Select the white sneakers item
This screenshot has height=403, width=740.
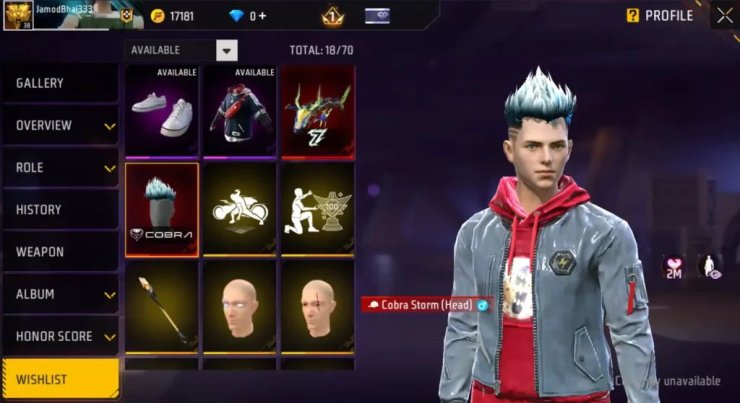tap(162, 111)
